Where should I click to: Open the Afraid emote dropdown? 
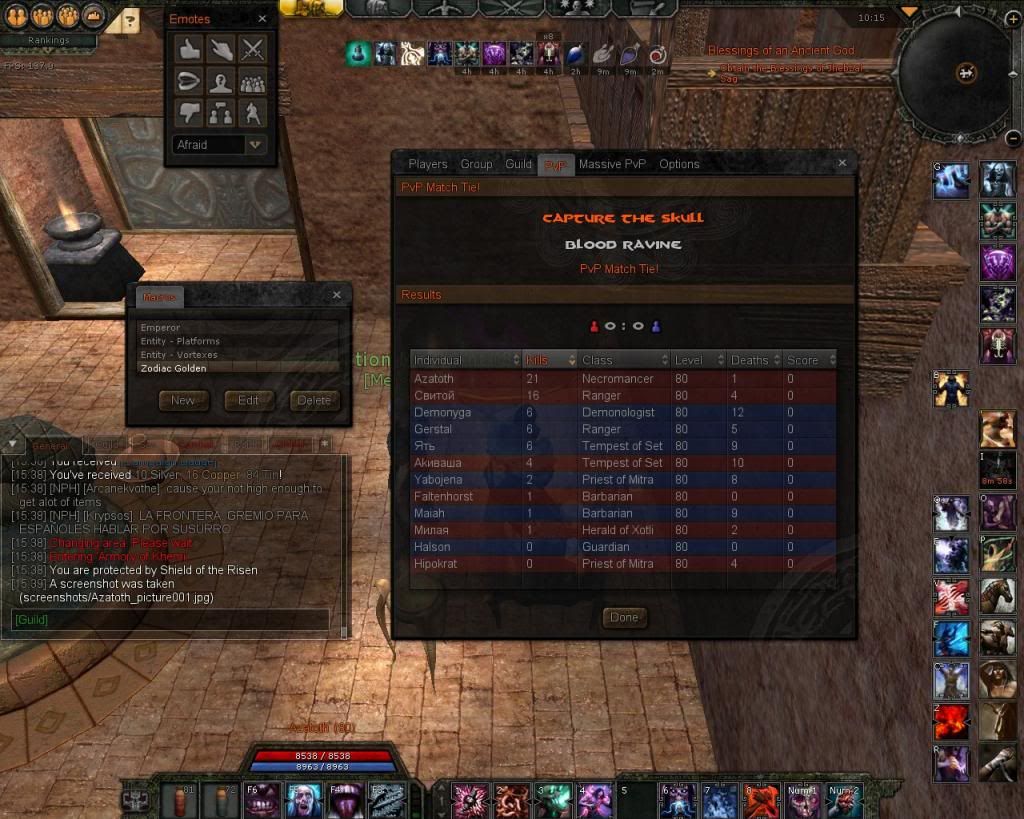257,145
